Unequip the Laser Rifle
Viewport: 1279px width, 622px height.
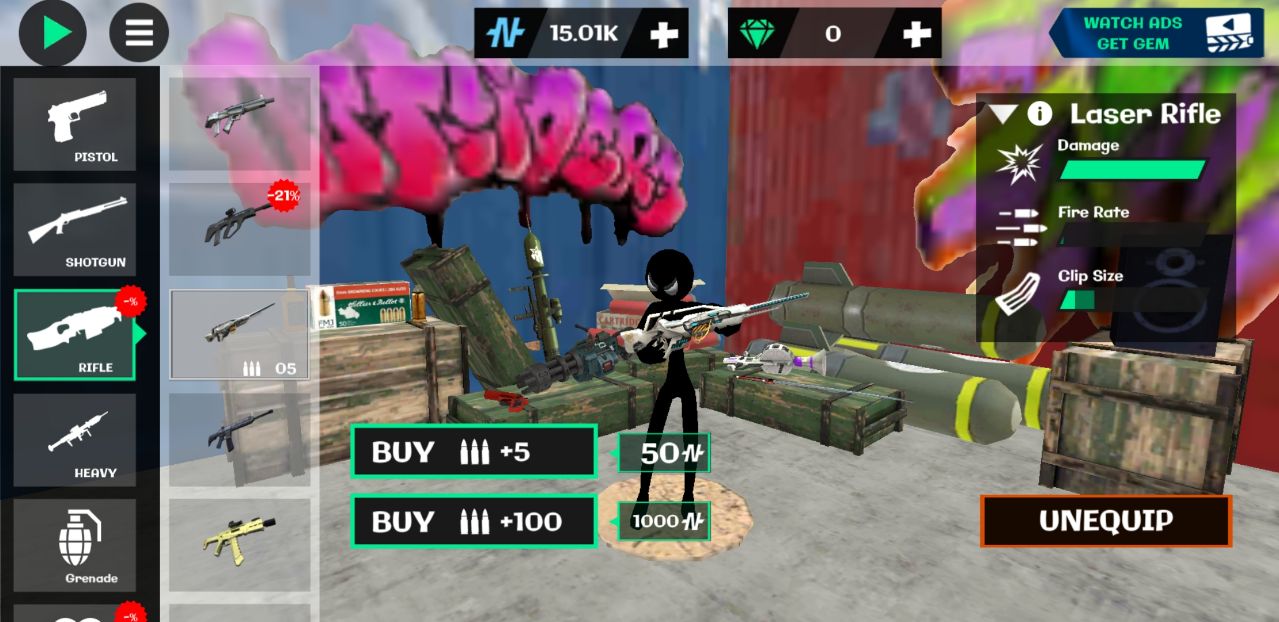point(1105,521)
